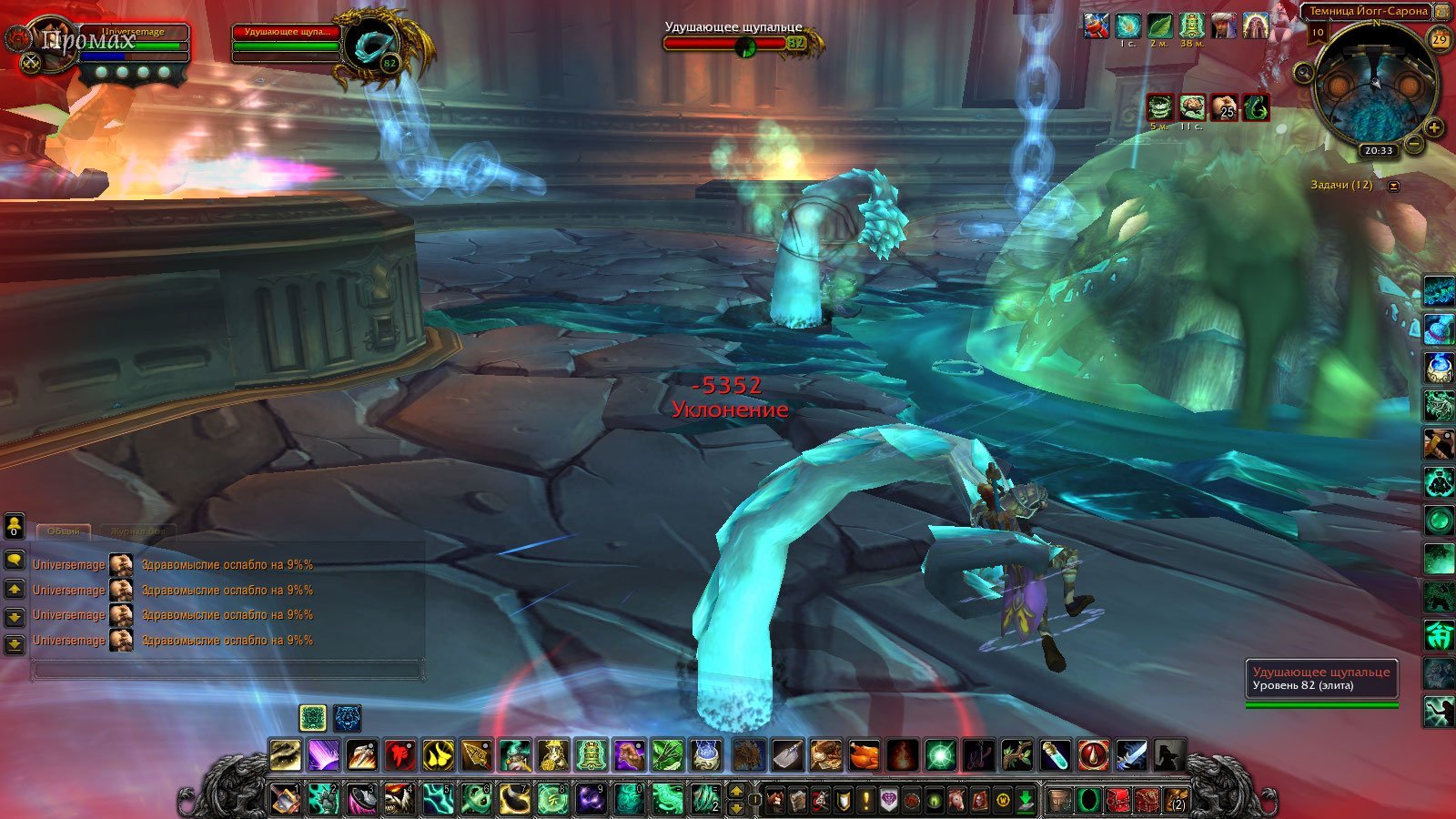Open the green-portal bag slot
Image resolution: width=1456 pixels, height=819 pixels.
(1088, 801)
